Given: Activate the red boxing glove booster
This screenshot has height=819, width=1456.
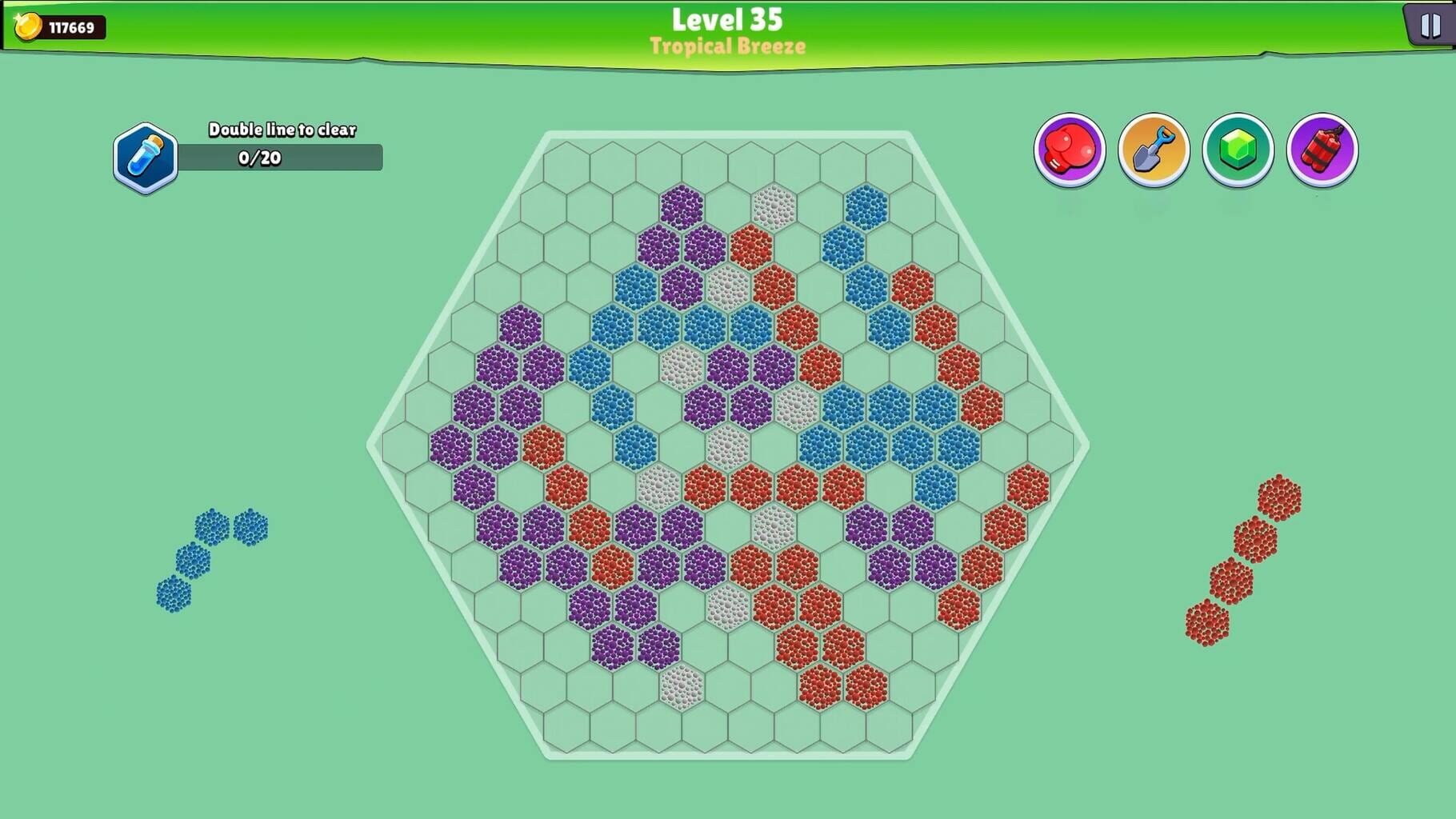Looking at the screenshot, I should (x=1070, y=150).
